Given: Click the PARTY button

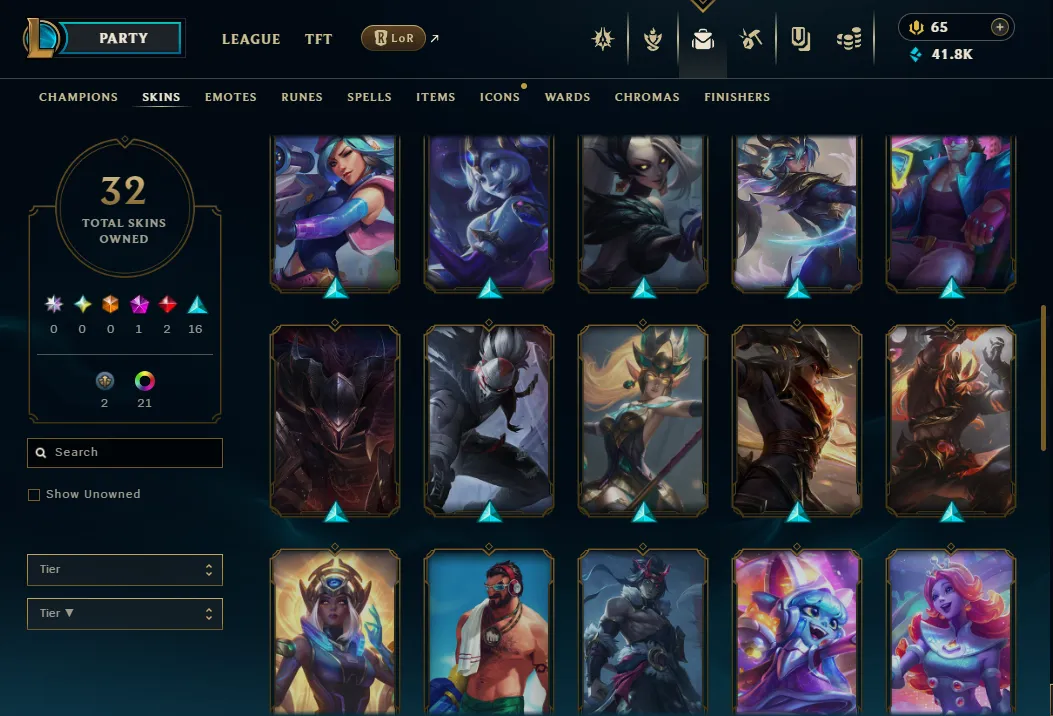Looking at the screenshot, I should coord(123,38).
